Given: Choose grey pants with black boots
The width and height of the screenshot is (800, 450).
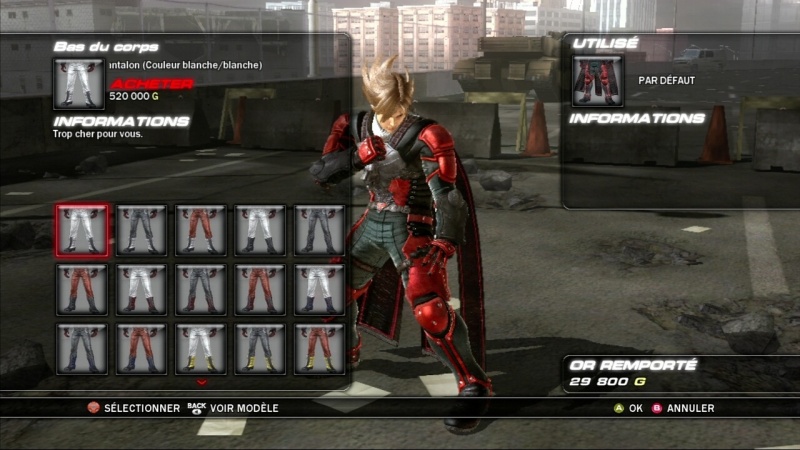Looking at the screenshot, I should 320,230.
